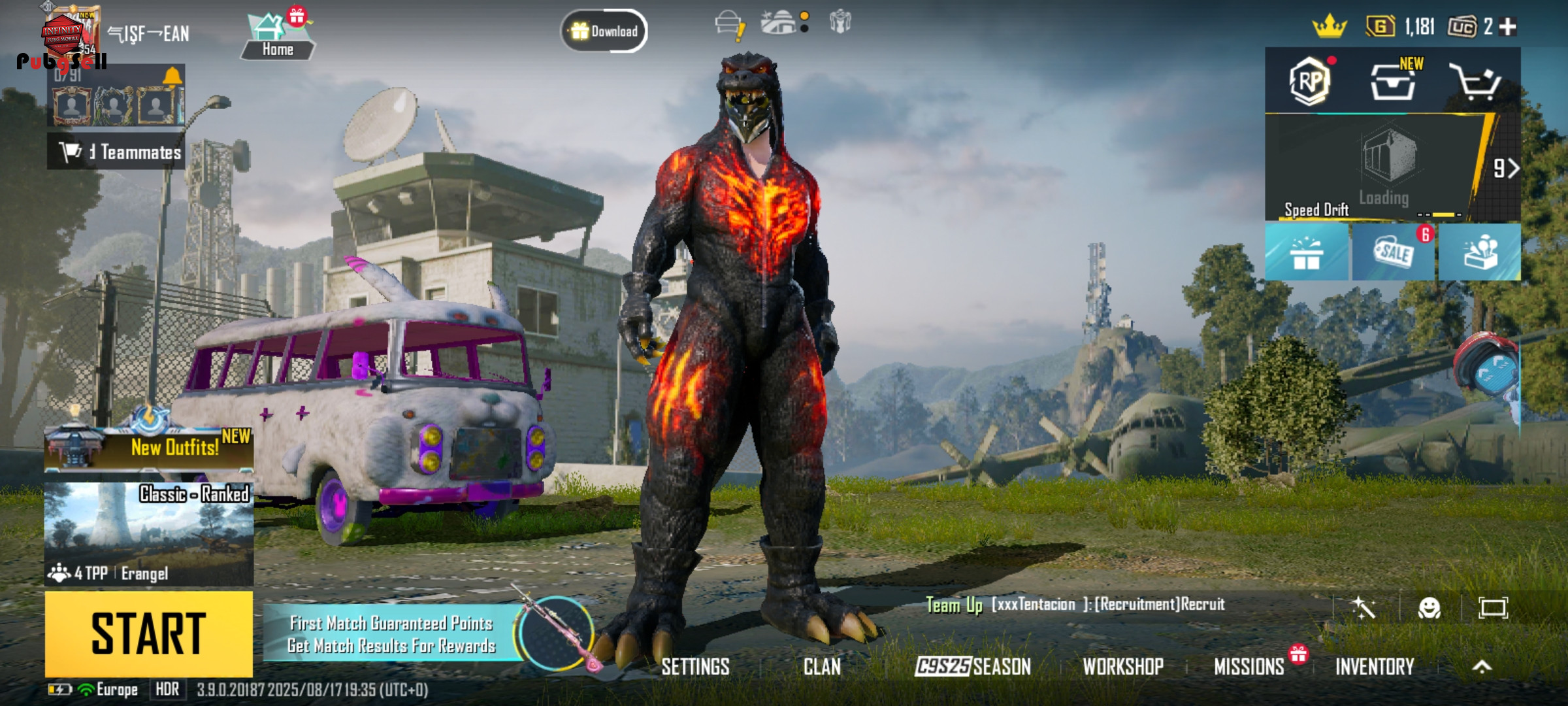Click the Download button
The width and height of the screenshot is (1568, 706).
[604, 31]
